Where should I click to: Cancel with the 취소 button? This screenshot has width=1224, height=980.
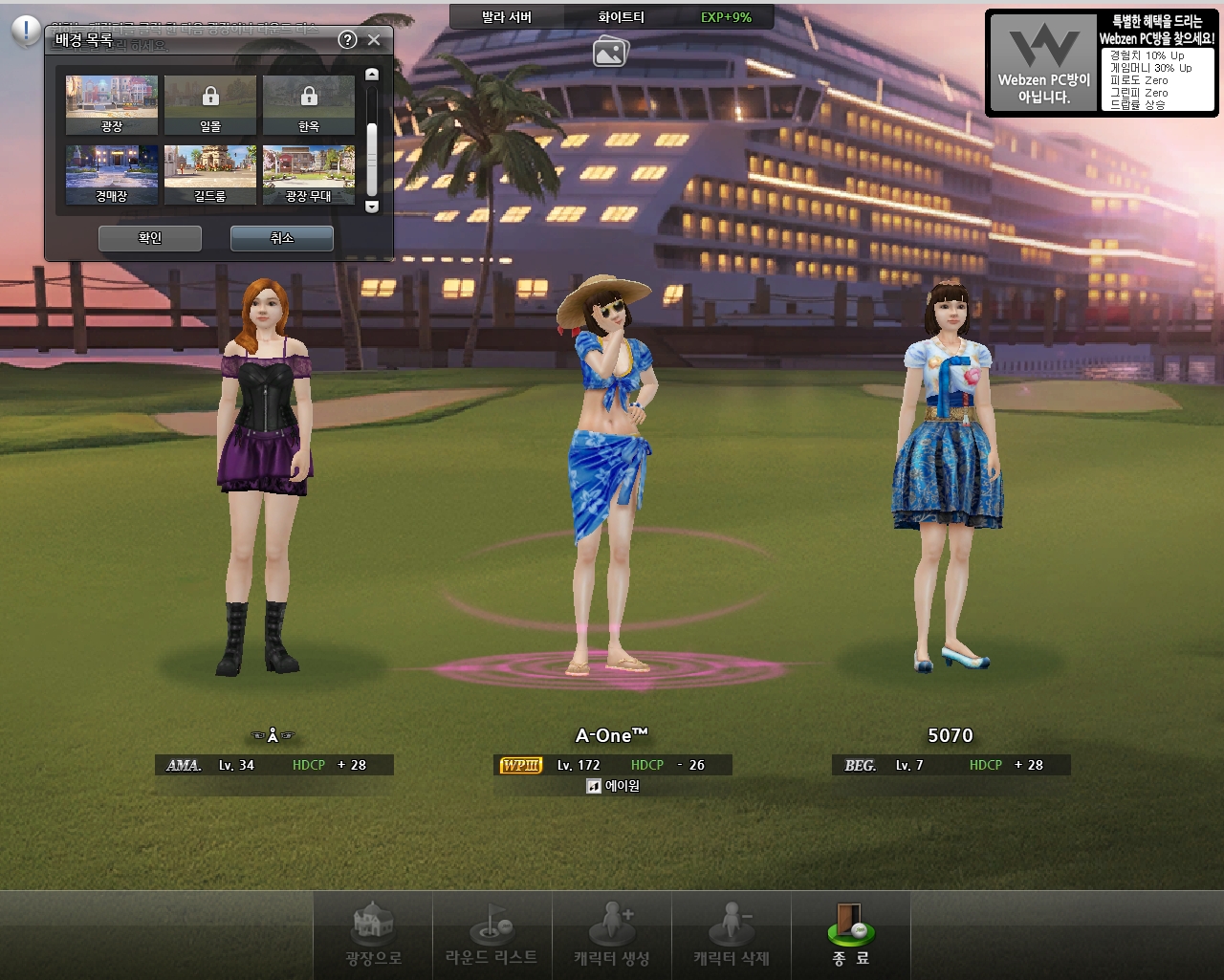click(x=282, y=238)
